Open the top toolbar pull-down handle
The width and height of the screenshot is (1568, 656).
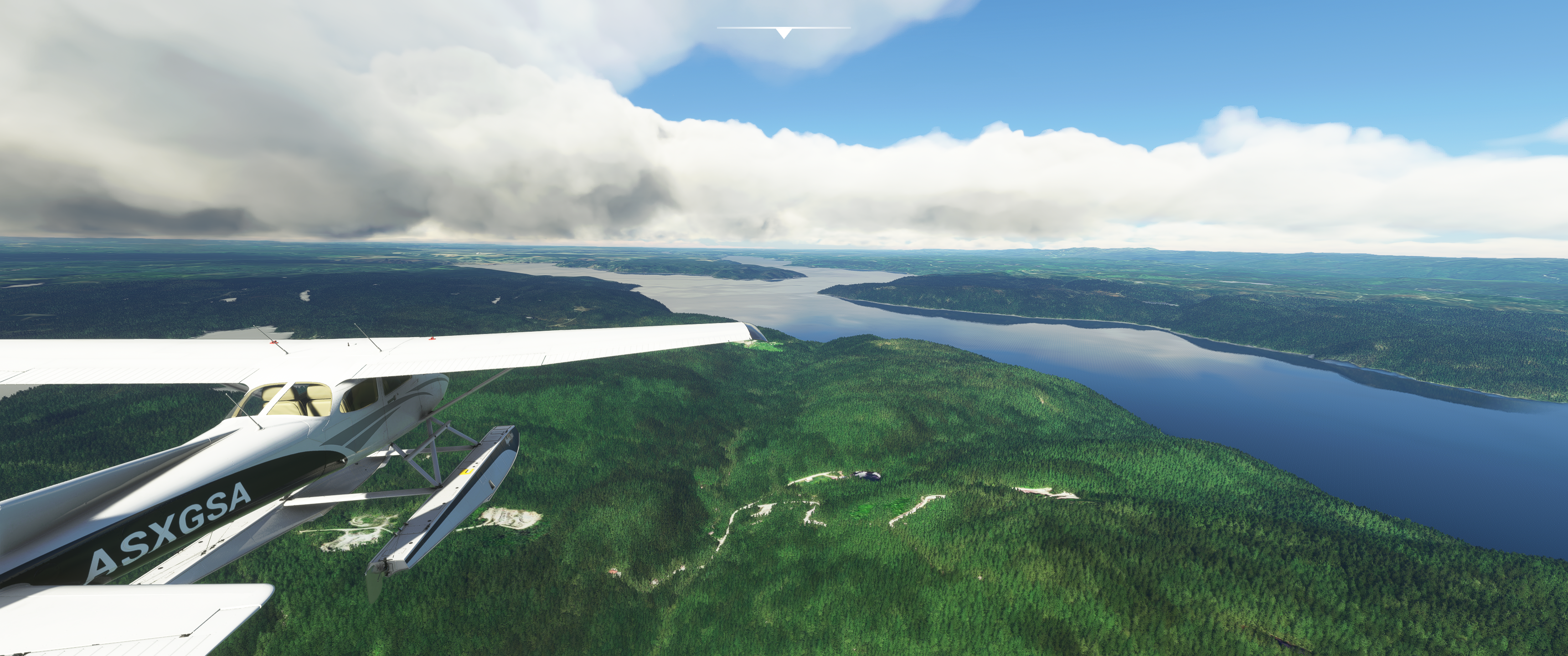tap(784, 32)
